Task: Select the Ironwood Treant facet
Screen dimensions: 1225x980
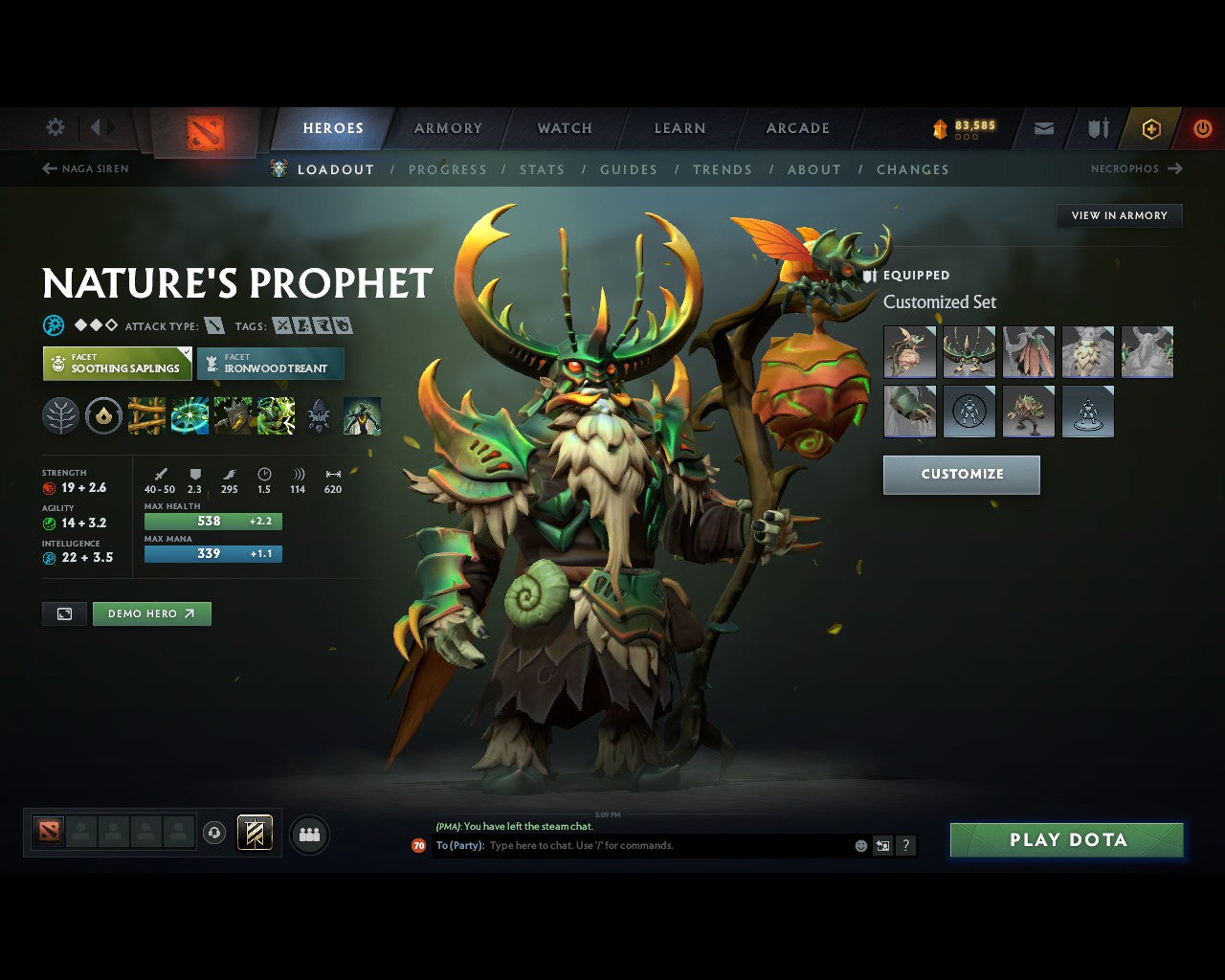Action: pos(271,364)
